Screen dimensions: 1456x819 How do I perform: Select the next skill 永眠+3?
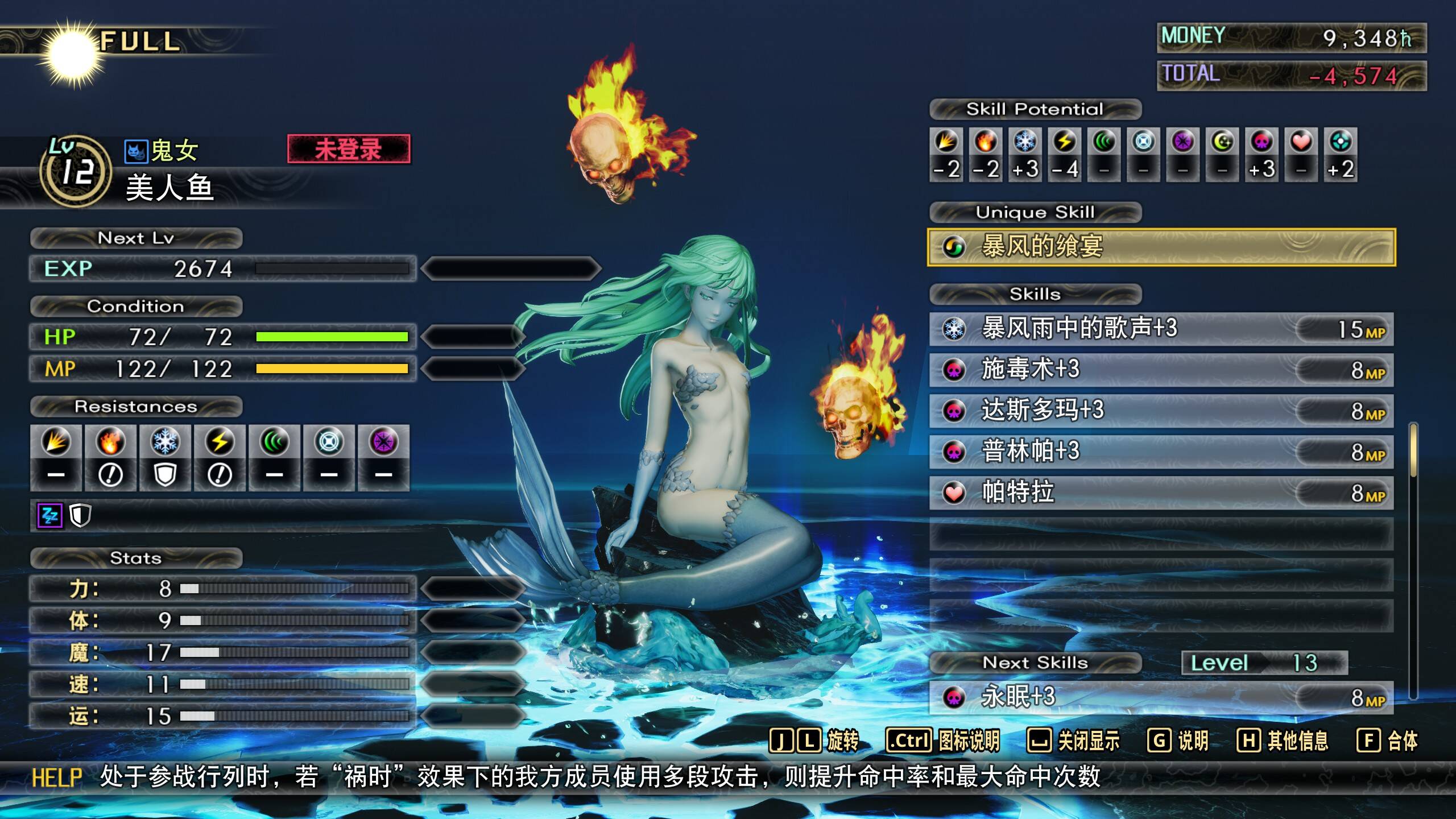tap(1160, 697)
